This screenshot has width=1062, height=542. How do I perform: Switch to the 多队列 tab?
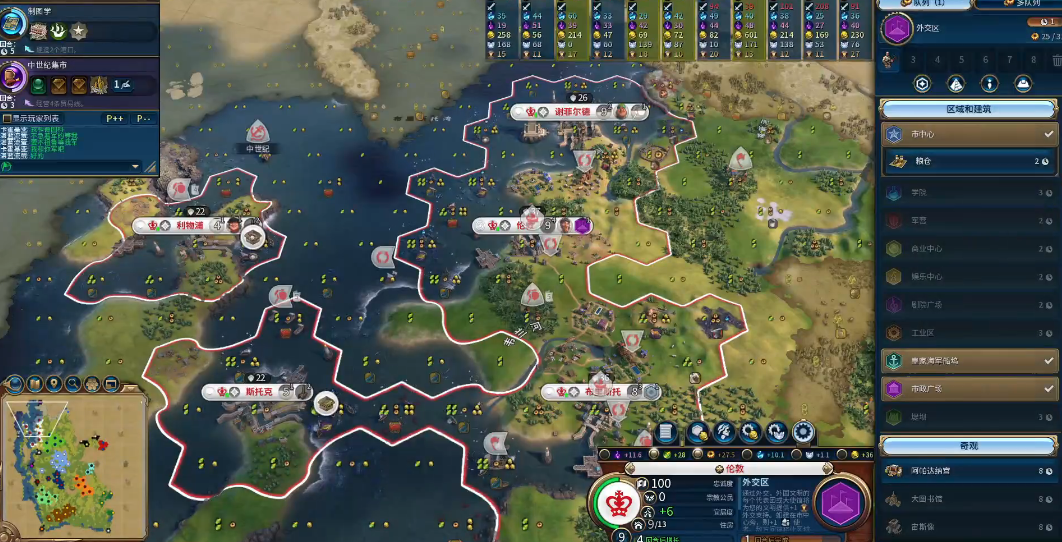[x=1014, y=5]
